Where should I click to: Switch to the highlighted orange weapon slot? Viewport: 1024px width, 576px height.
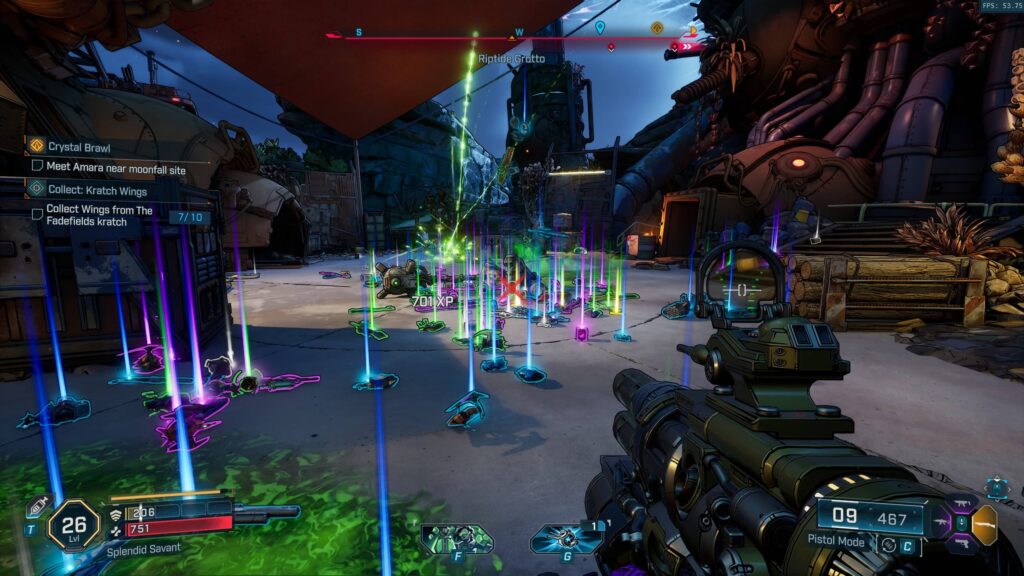[985, 523]
